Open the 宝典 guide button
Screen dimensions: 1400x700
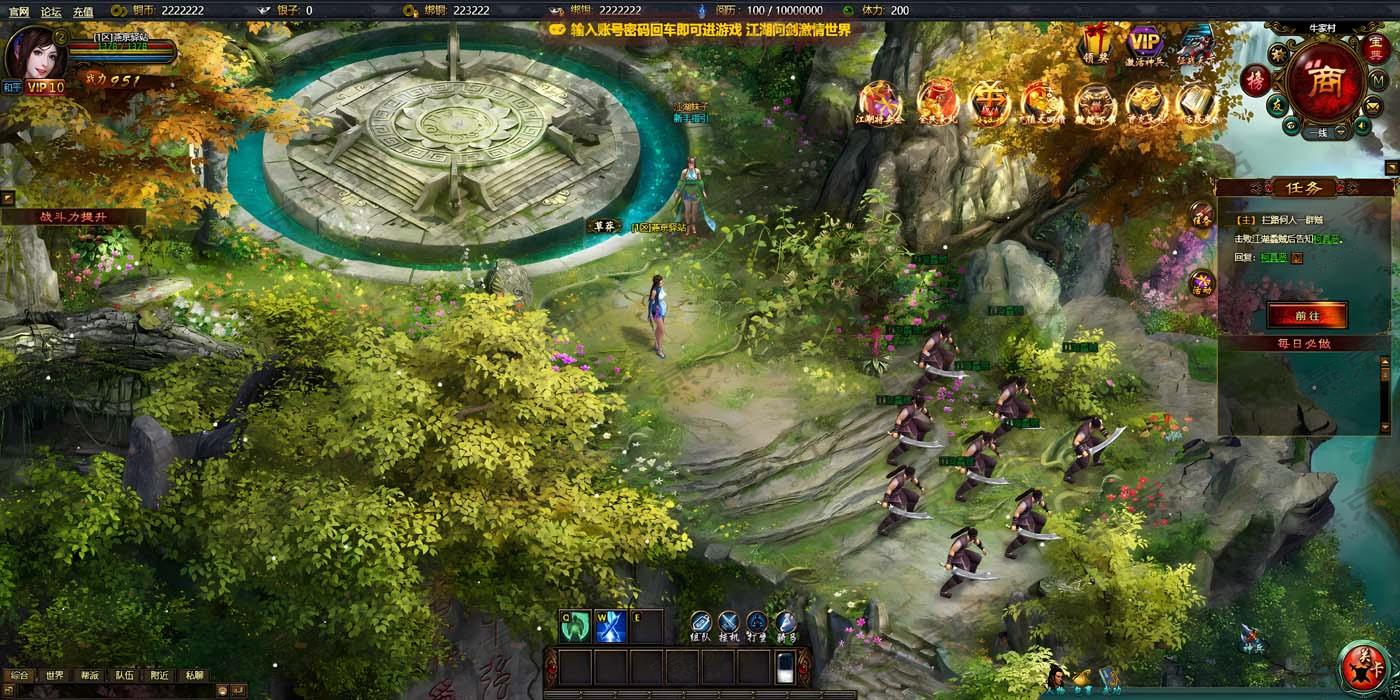point(1375,47)
